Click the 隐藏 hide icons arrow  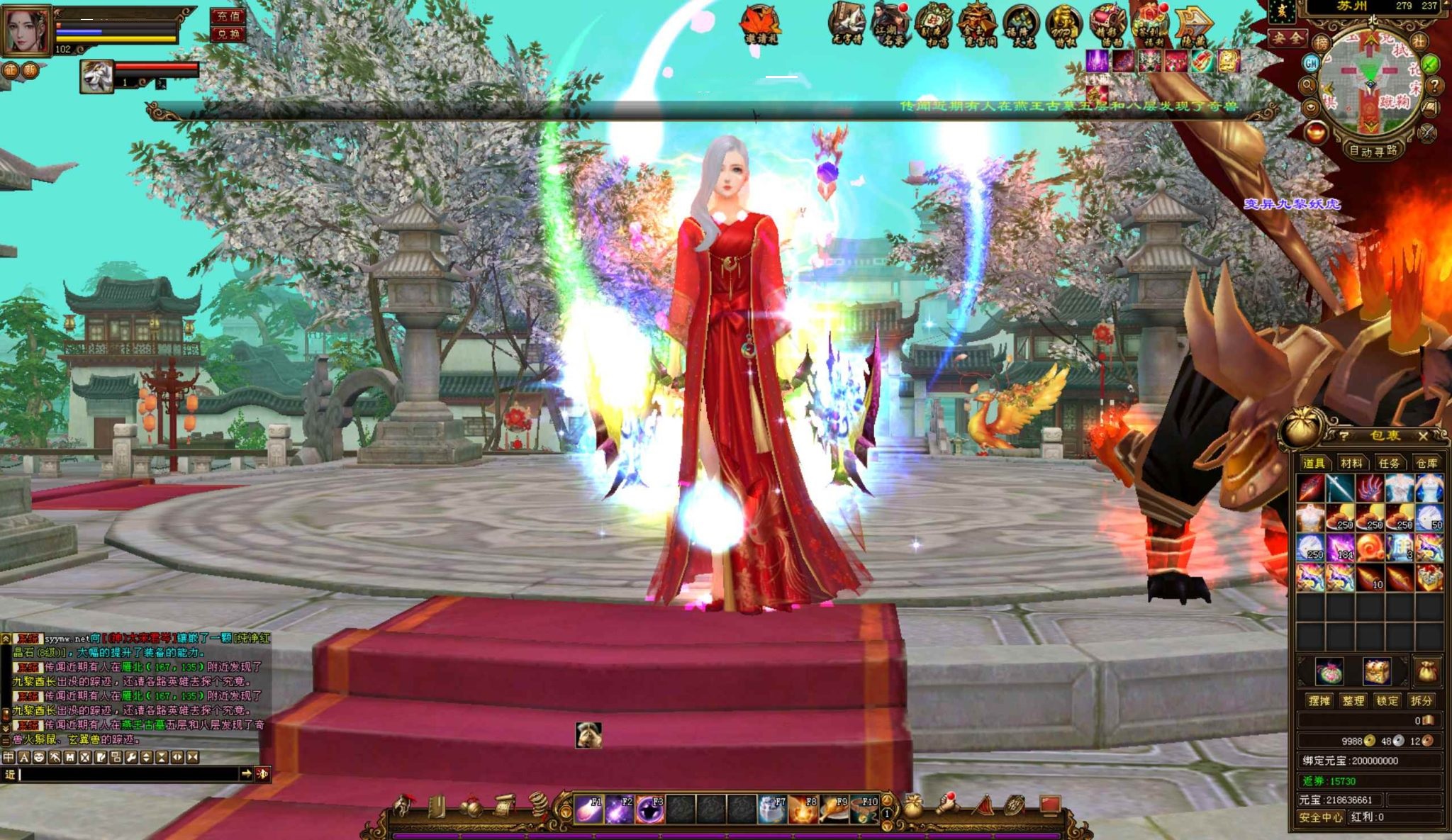pyautogui.click(x=1193, y=25)
